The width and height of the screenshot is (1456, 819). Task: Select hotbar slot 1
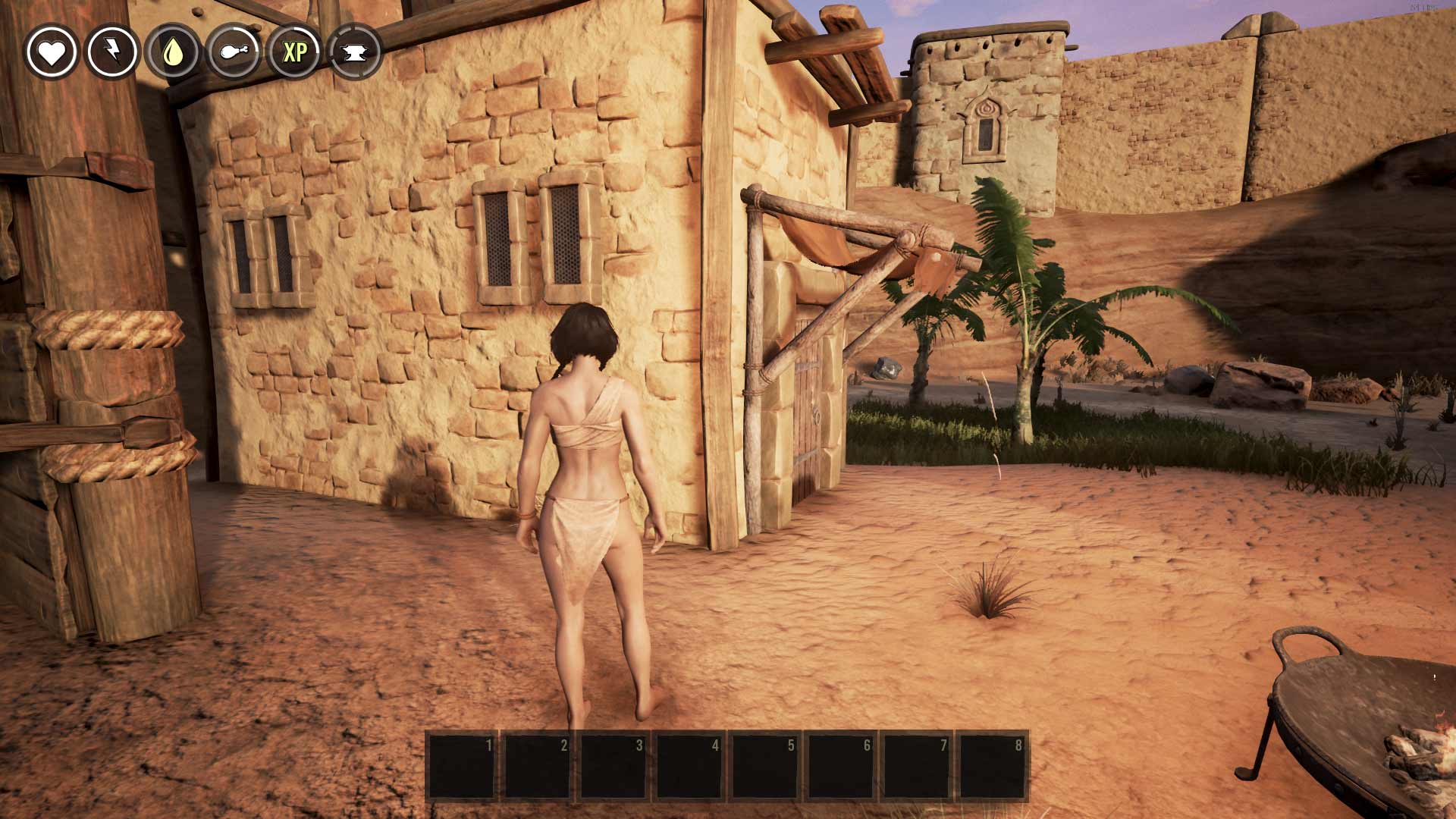coord(462,766)
